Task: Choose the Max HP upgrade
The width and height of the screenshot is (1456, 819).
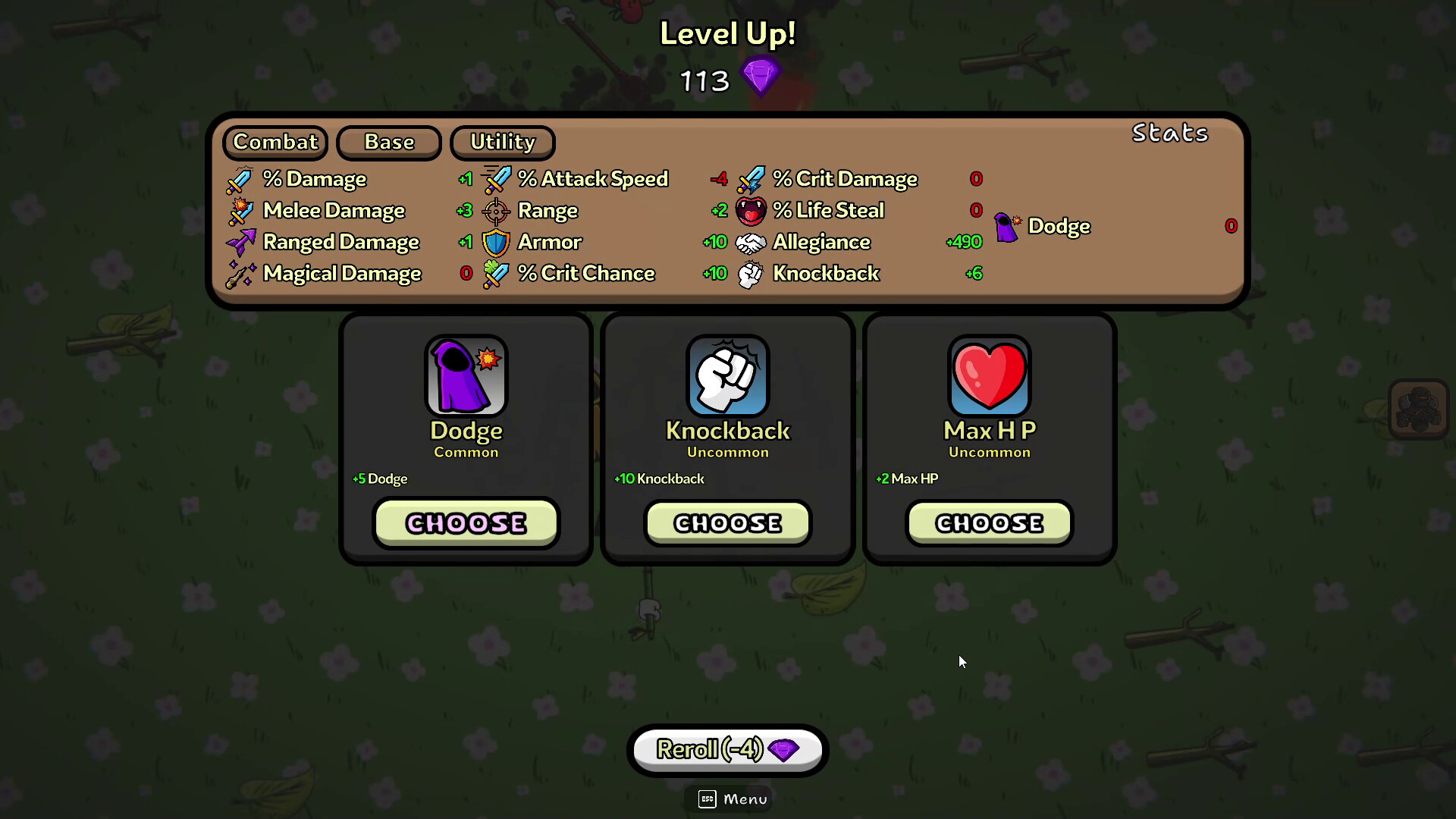Action: (x=988, y=522)
